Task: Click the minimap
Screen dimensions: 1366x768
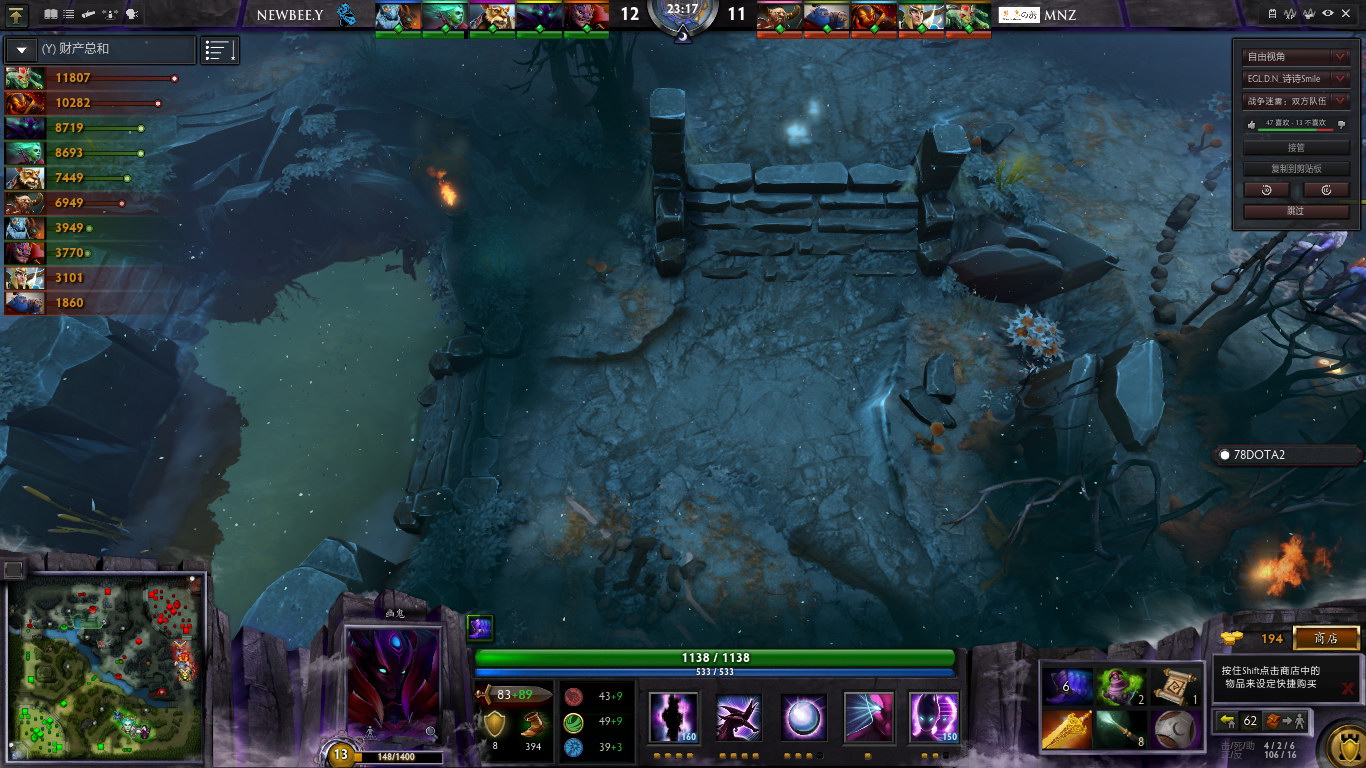Action: tap(105, 664)
